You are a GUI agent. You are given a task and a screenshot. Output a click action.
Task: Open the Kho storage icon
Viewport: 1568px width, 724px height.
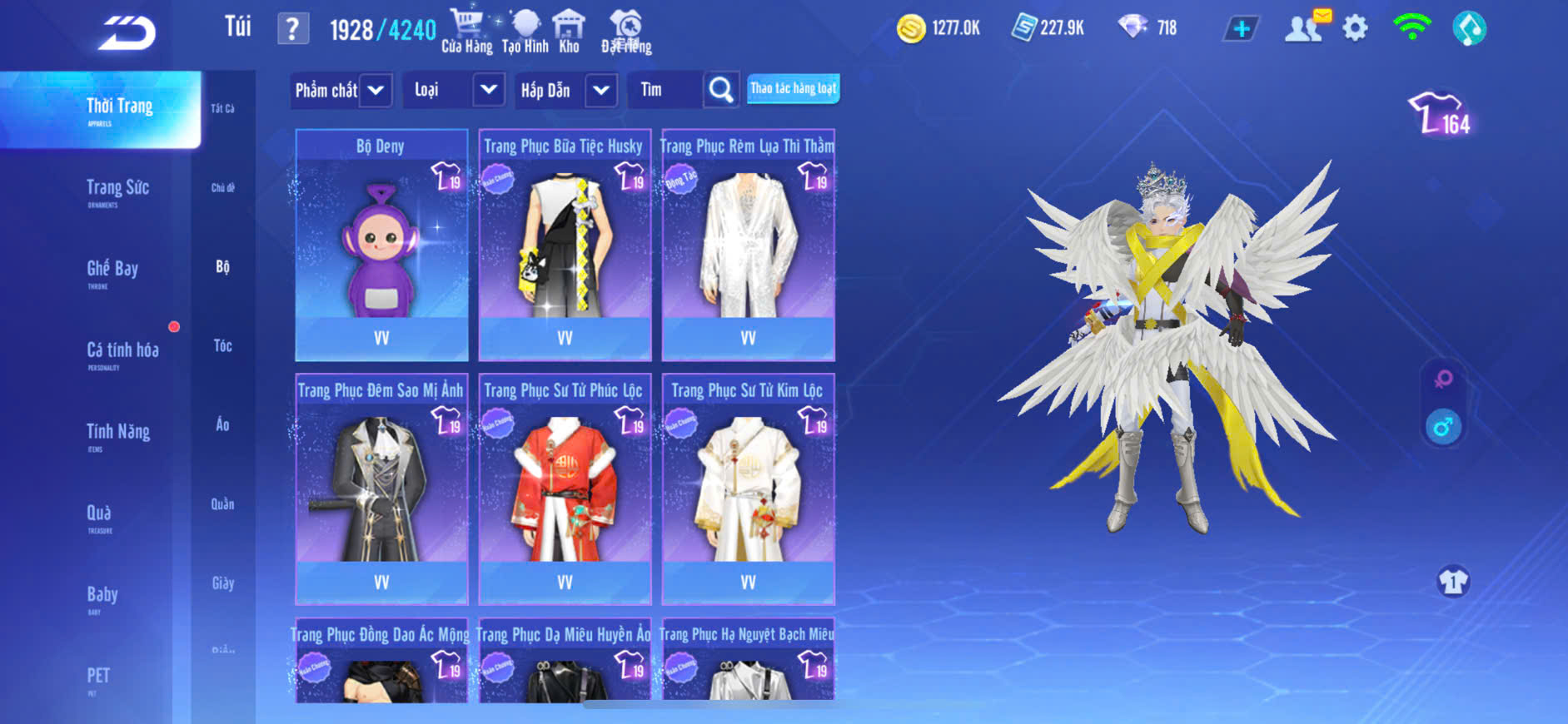[569, 31]
